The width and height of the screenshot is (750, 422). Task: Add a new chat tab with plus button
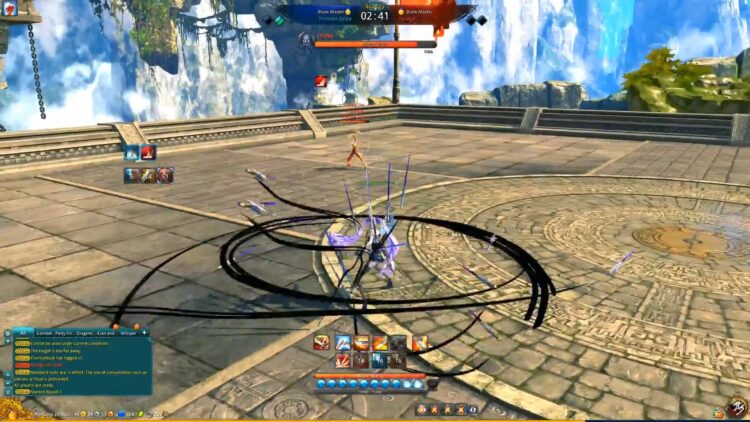tap(145, 332)
